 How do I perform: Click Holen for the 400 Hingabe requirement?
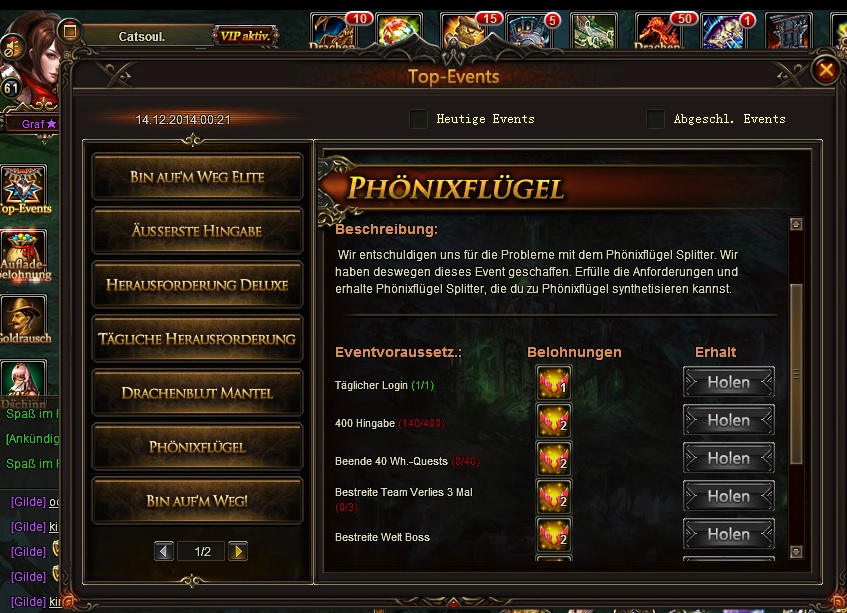728,421
